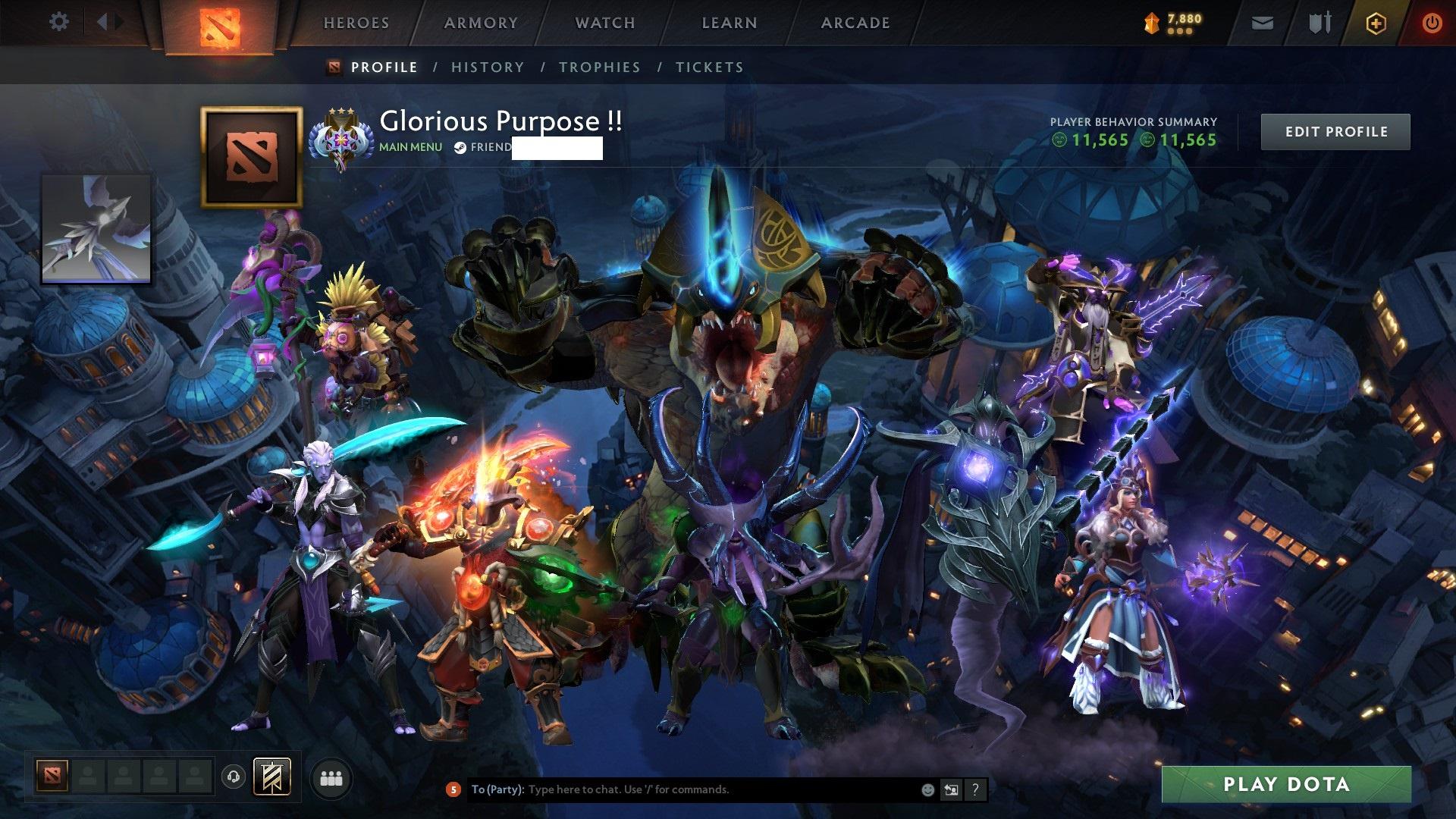Open the mail inbox envelope
Image resolution: width=1456 pixels, height=819 pixels.
point(1262,24)
